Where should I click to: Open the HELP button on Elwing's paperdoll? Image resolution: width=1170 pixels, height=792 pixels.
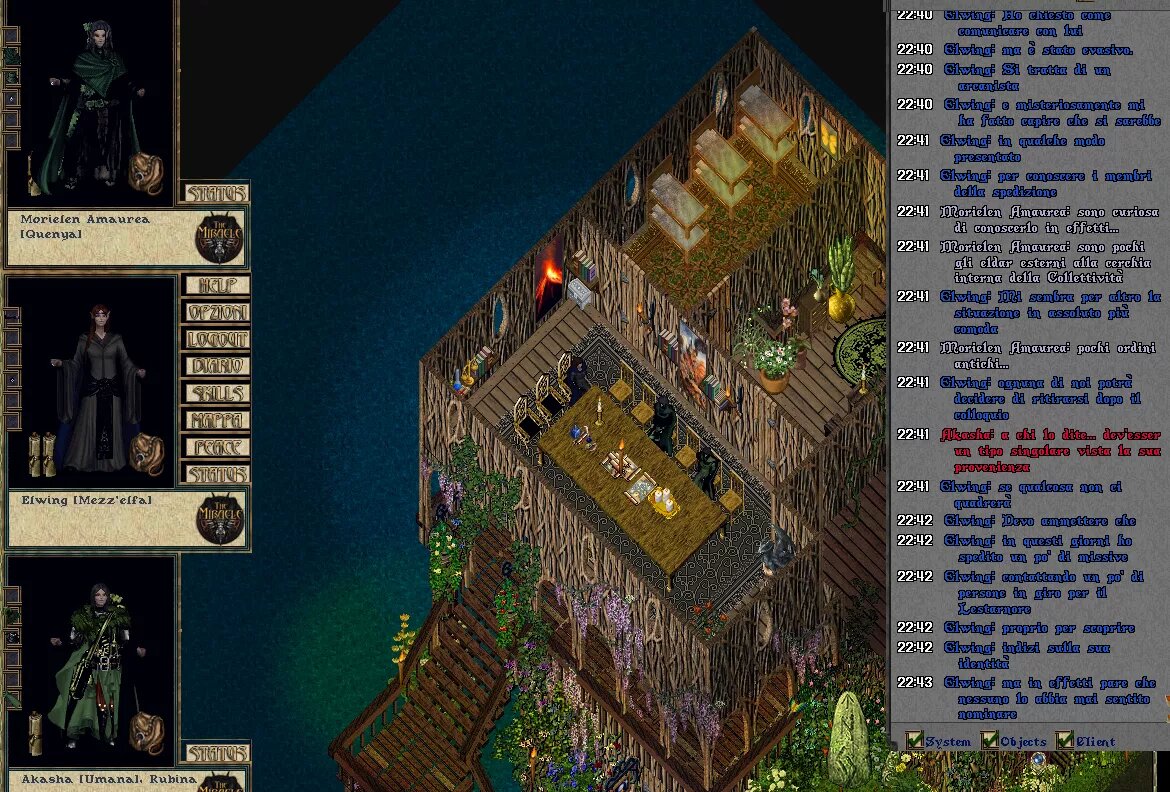click(215, 286)
